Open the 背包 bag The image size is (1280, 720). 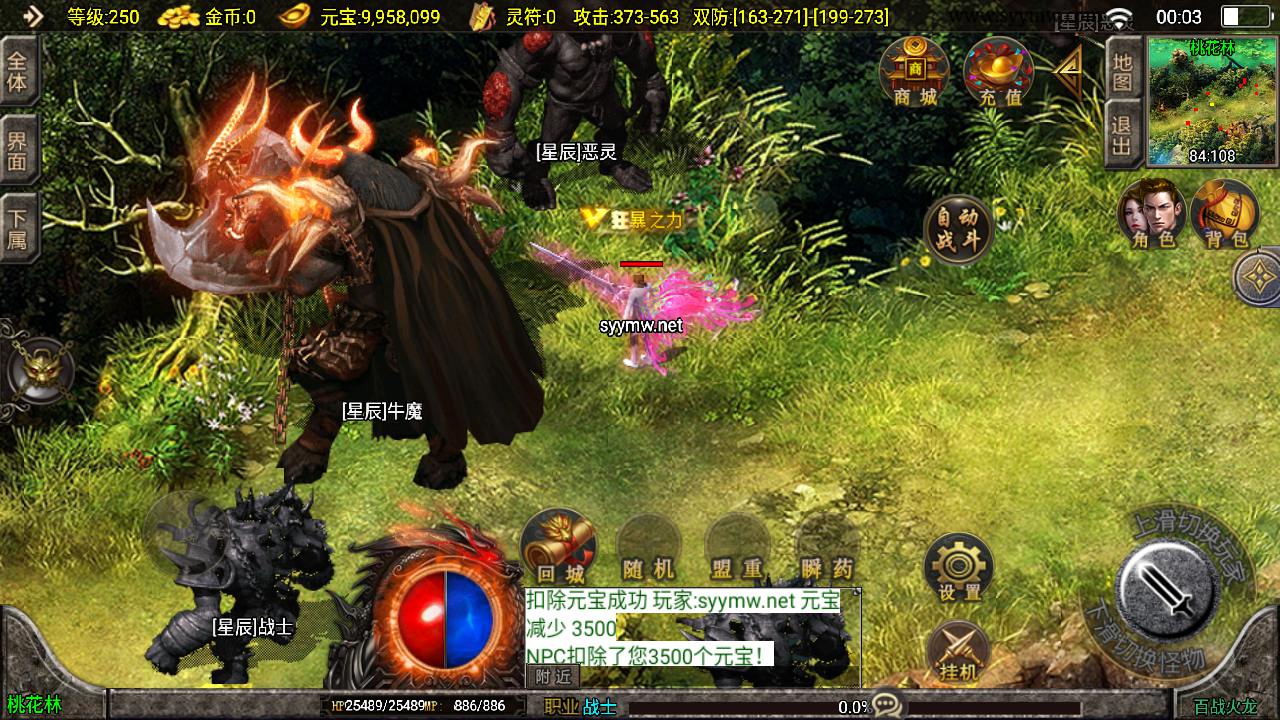(1224, 212)
